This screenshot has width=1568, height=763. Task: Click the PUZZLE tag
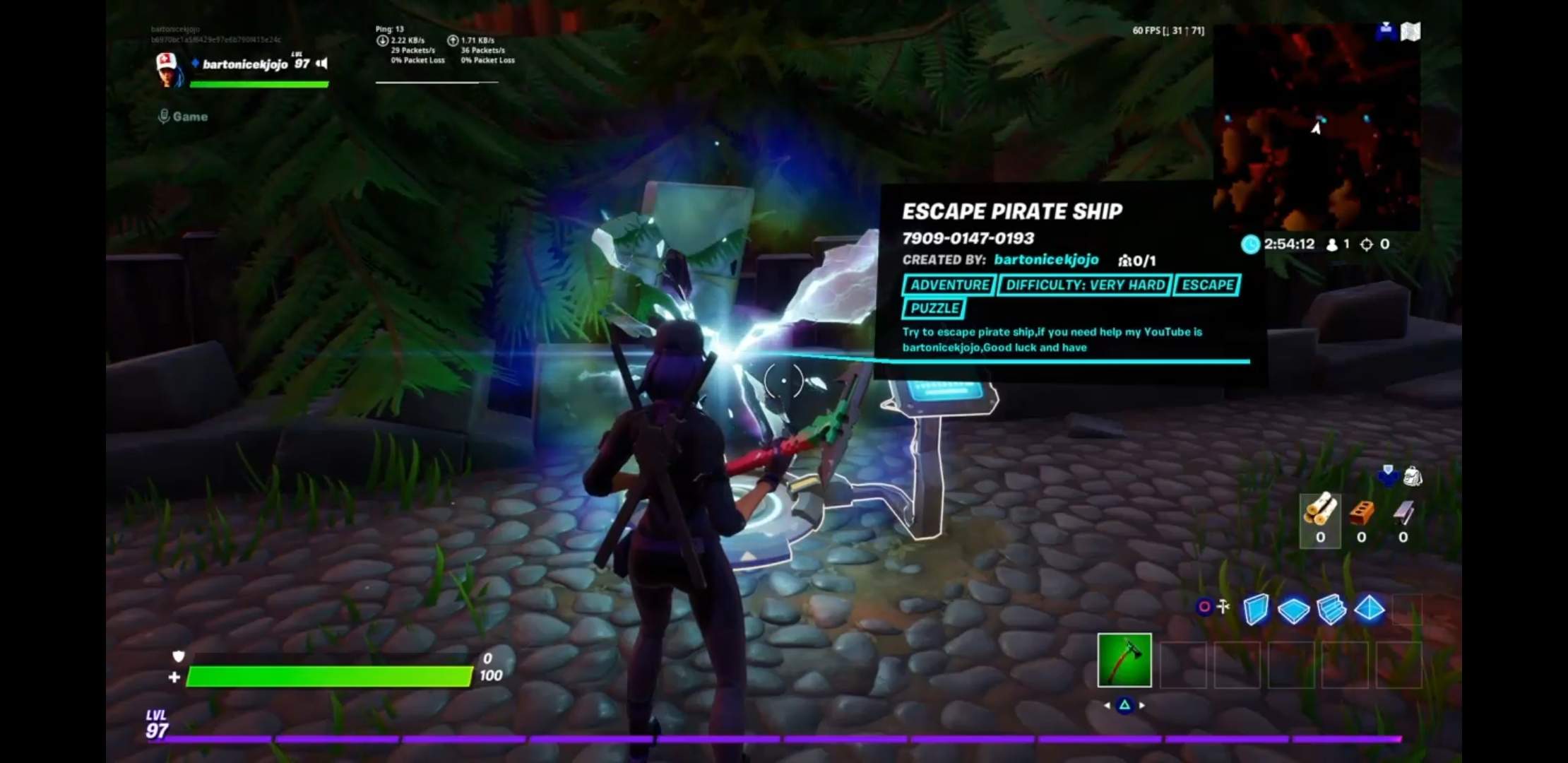pos(934,309)
